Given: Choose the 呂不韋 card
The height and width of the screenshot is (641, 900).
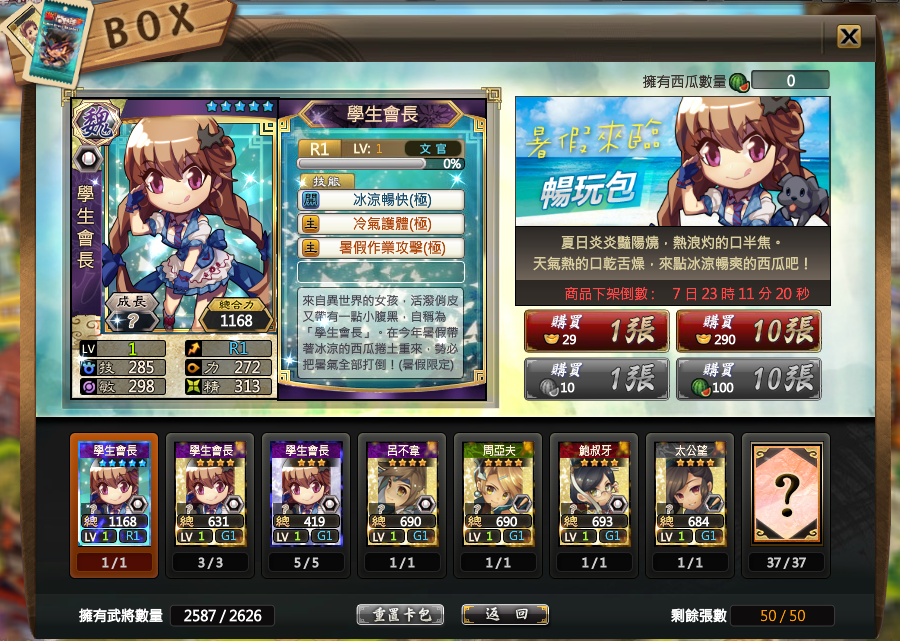Looking at the screenshot, I should 402,494.
